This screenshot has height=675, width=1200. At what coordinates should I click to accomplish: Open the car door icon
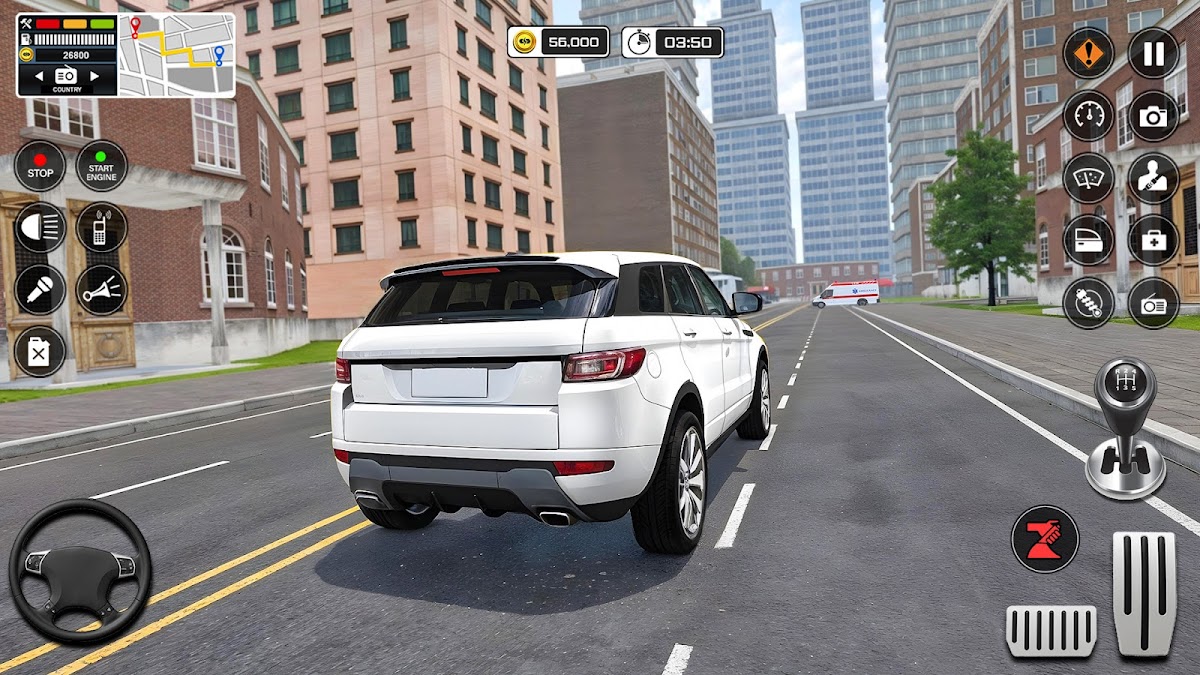coord(1088,240)
